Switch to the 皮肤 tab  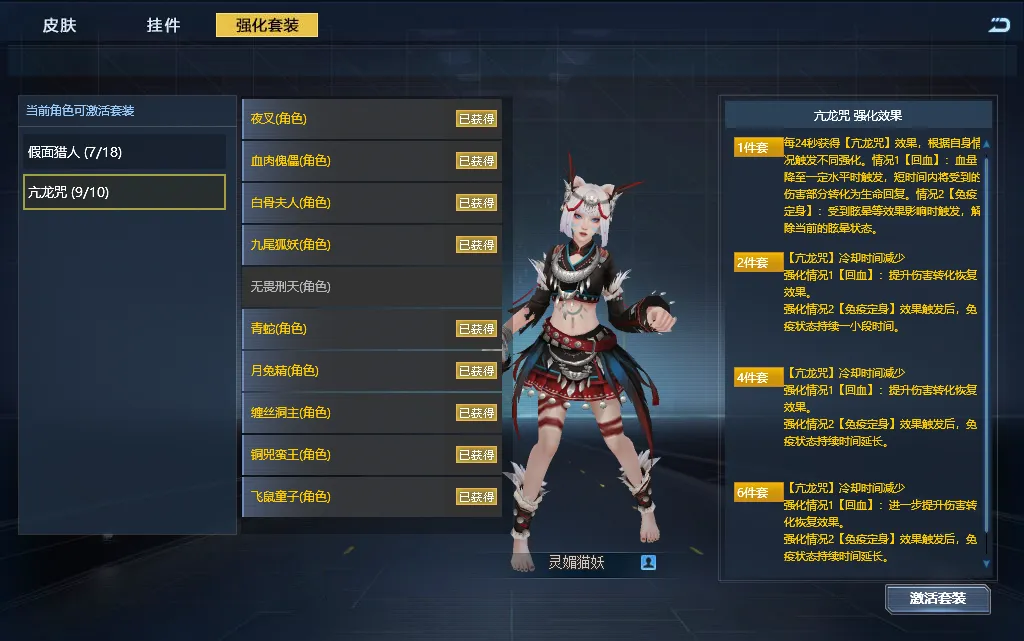click(x=59, y=25)
